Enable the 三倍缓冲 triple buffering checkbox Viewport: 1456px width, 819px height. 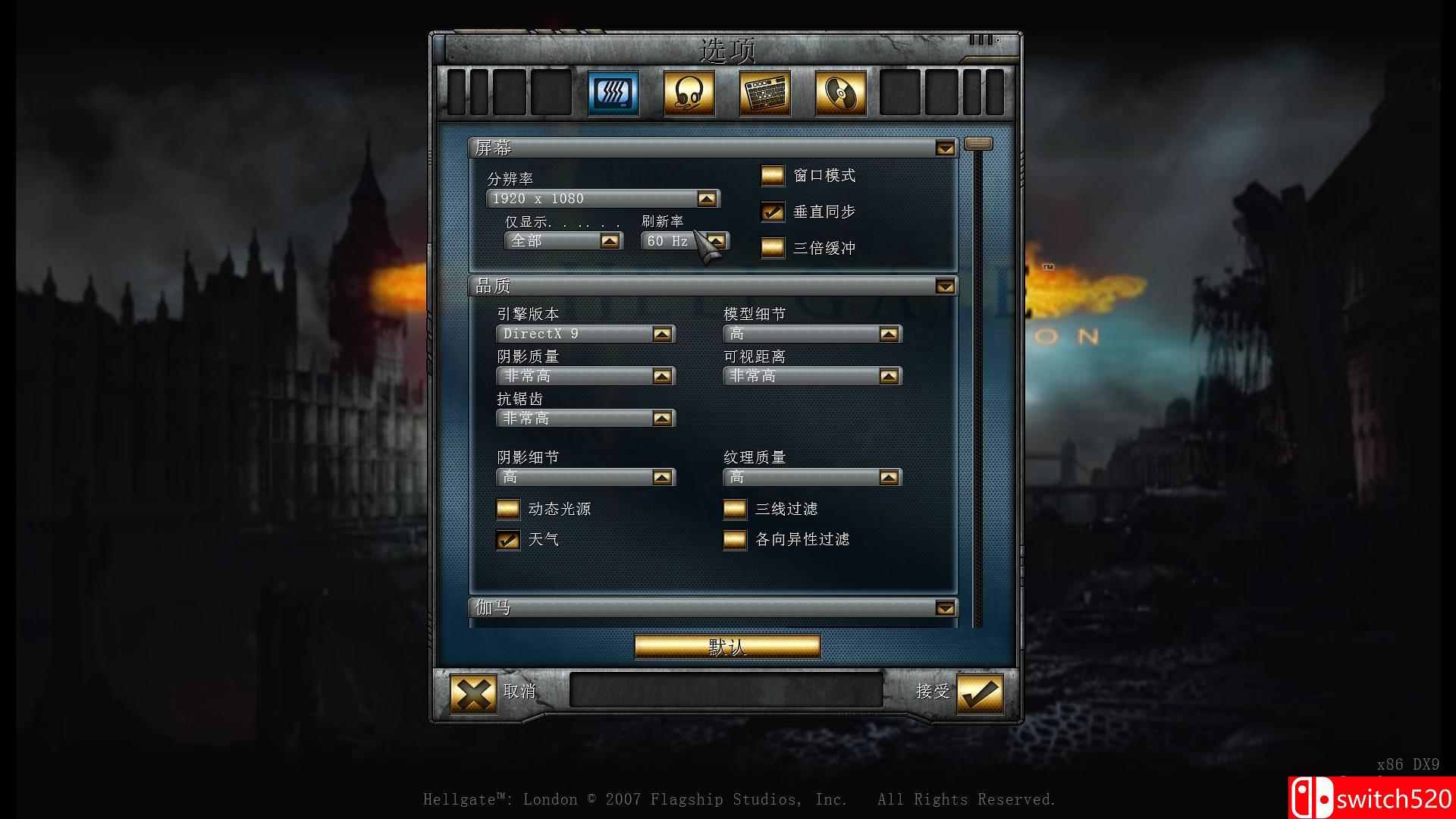pos(772,248)
